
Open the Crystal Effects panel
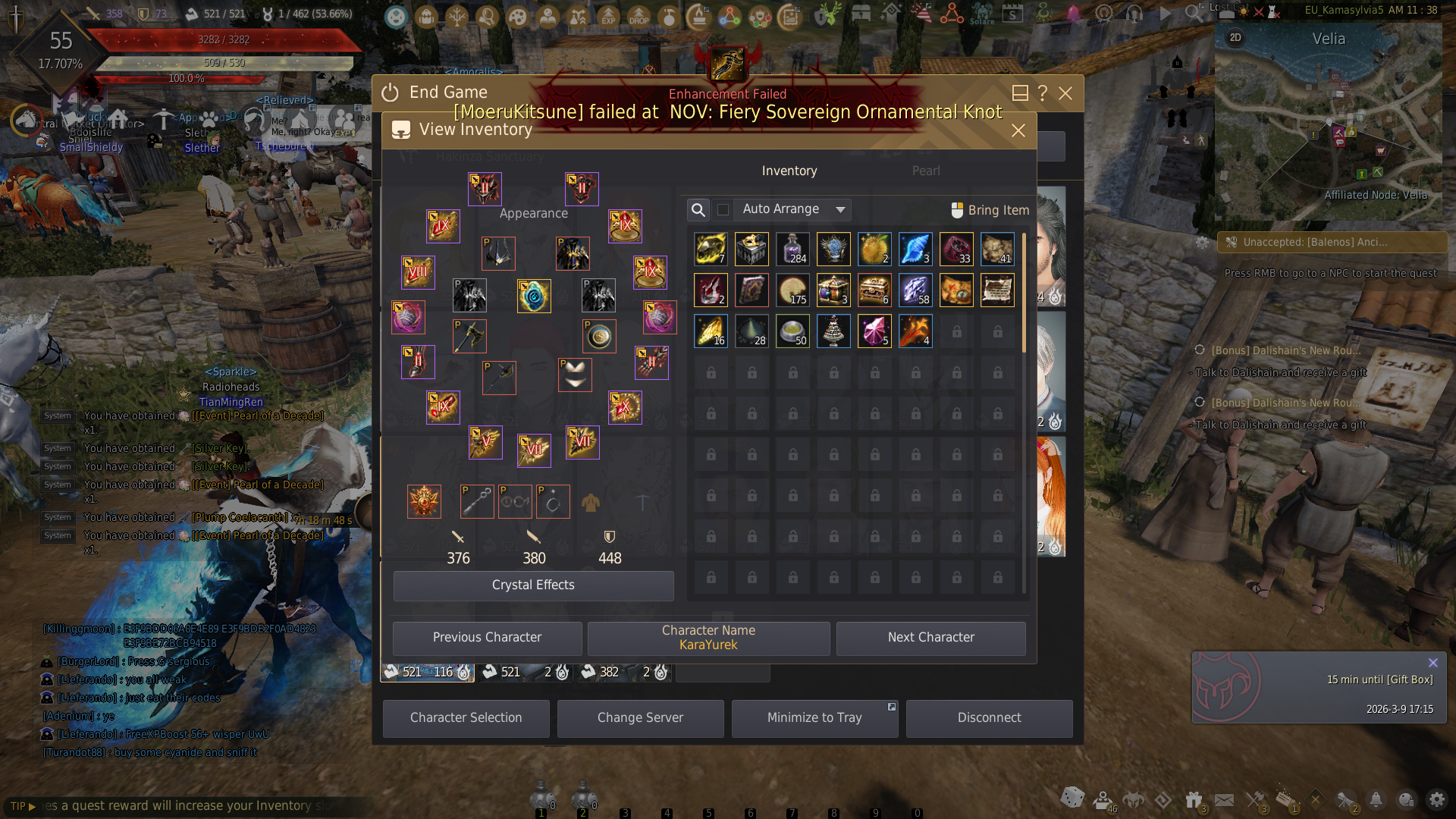tap(533, 585)
